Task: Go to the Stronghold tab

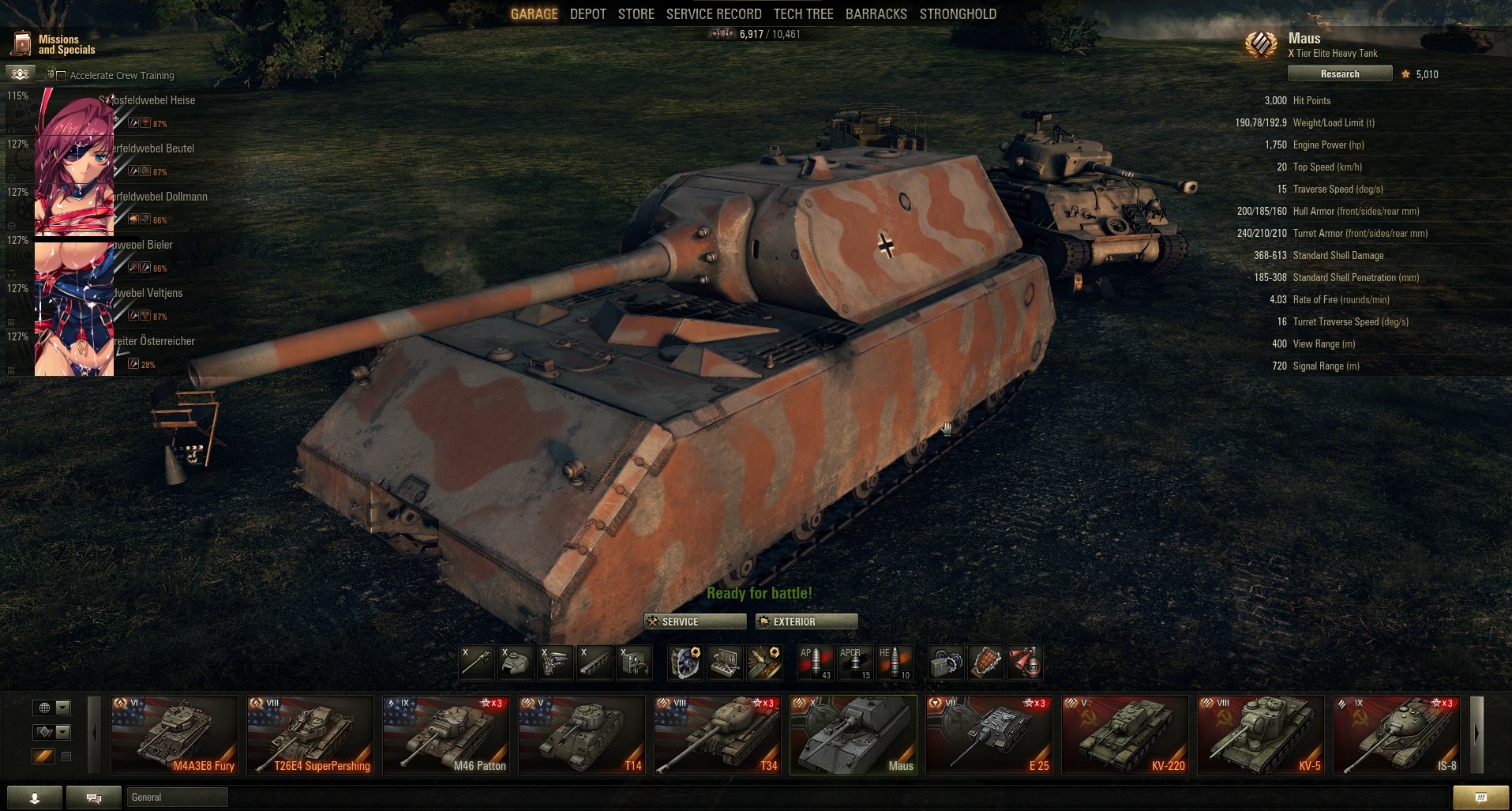Action: tap(957, 14)
